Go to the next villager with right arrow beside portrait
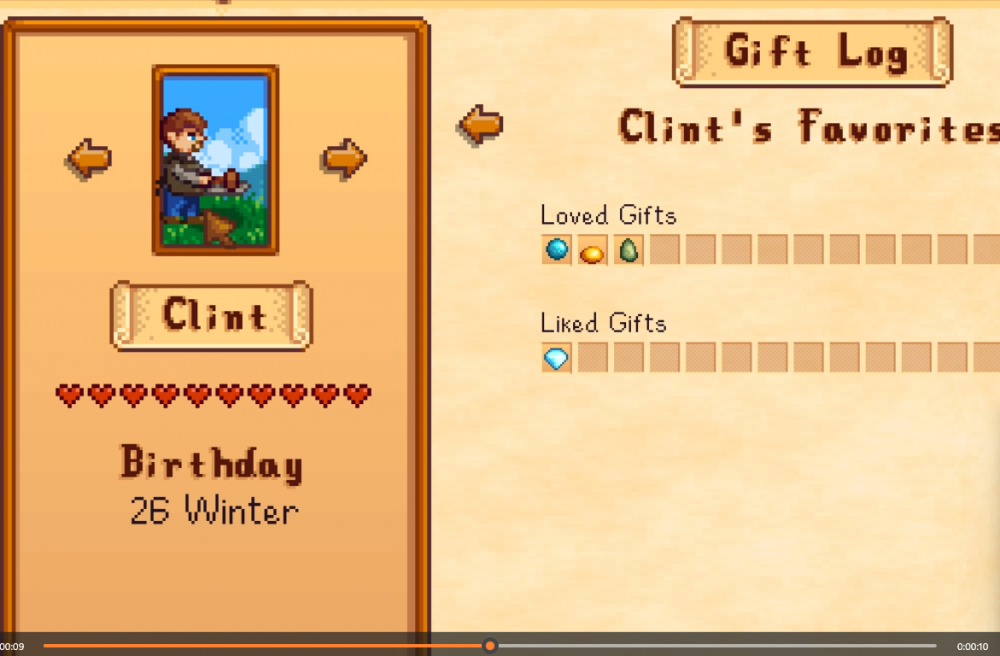 click(x=344, y=158)
